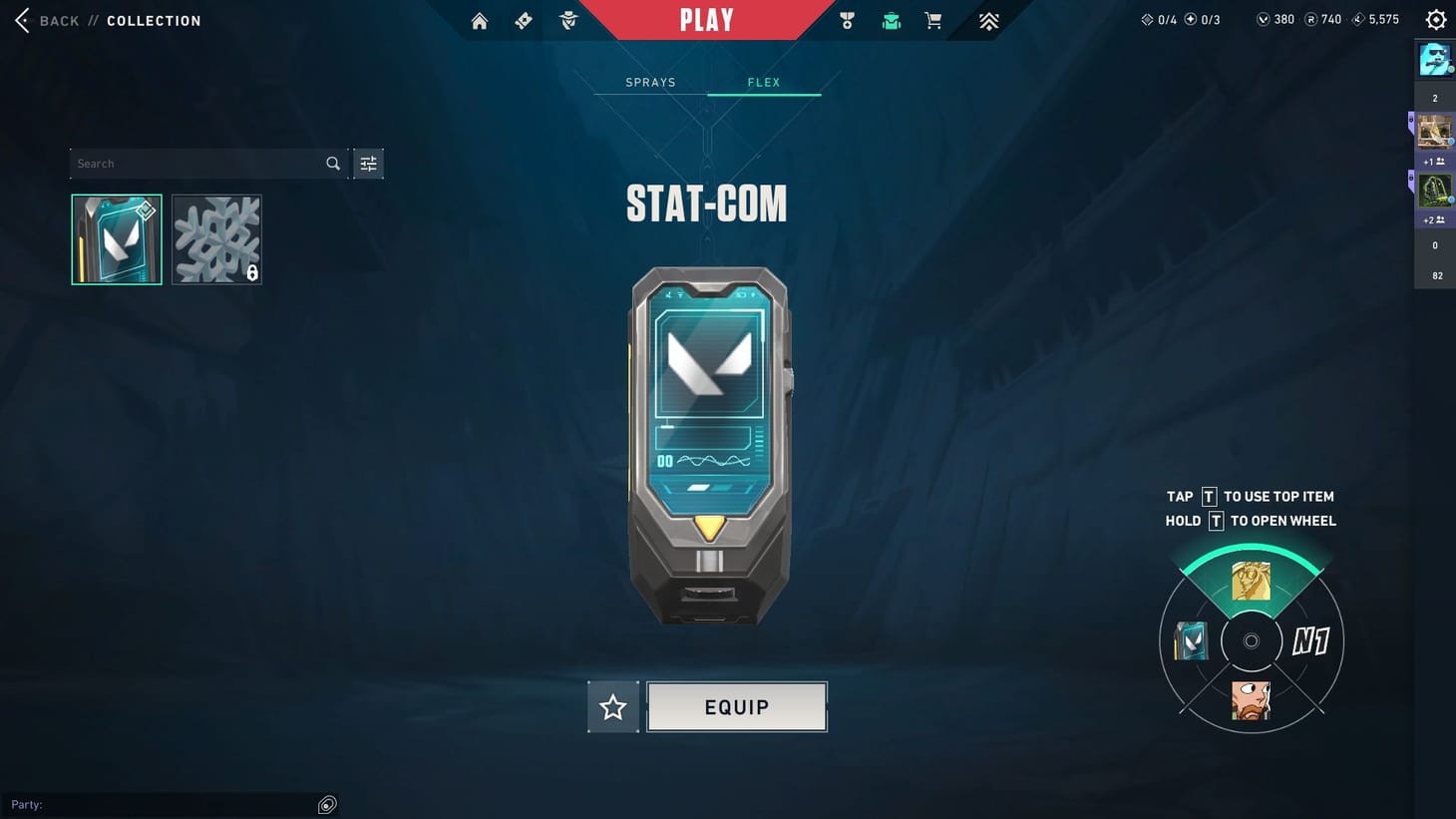Select the N1 emote in the flex wheel

coord(1311,641)
